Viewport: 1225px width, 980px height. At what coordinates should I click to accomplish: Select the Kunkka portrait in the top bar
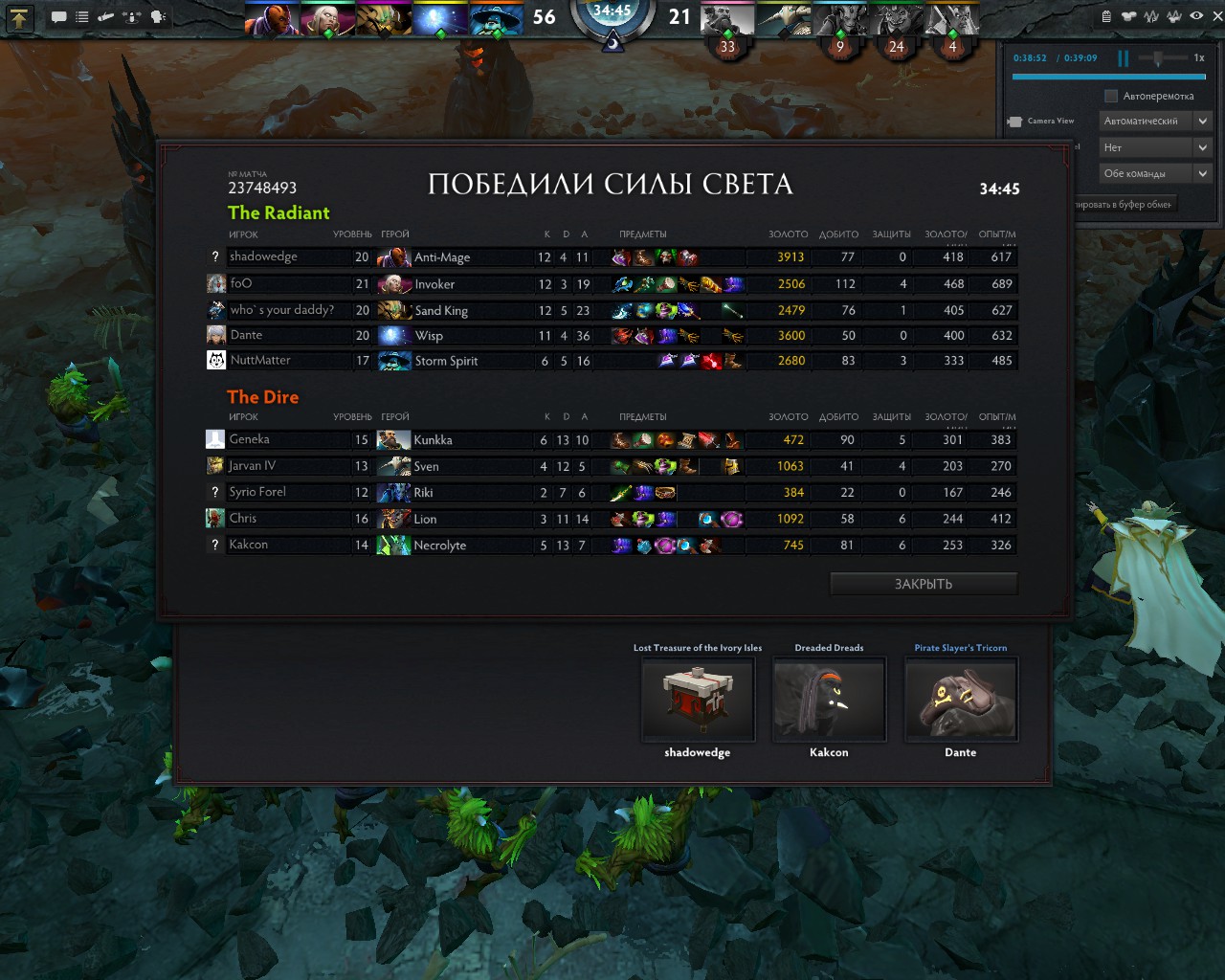click(727, 19)
